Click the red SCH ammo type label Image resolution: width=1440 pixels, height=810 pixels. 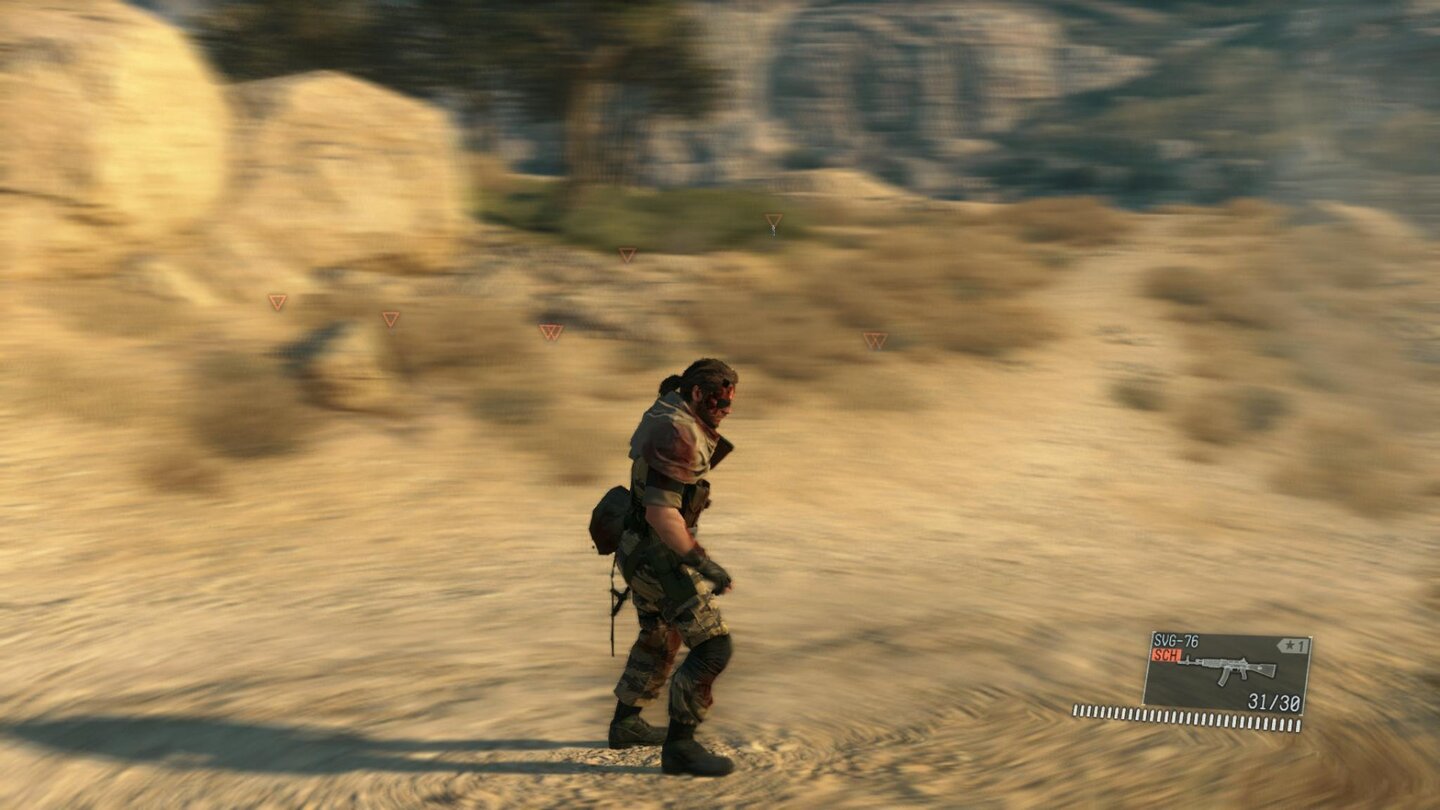click(x=1167, y=656)
